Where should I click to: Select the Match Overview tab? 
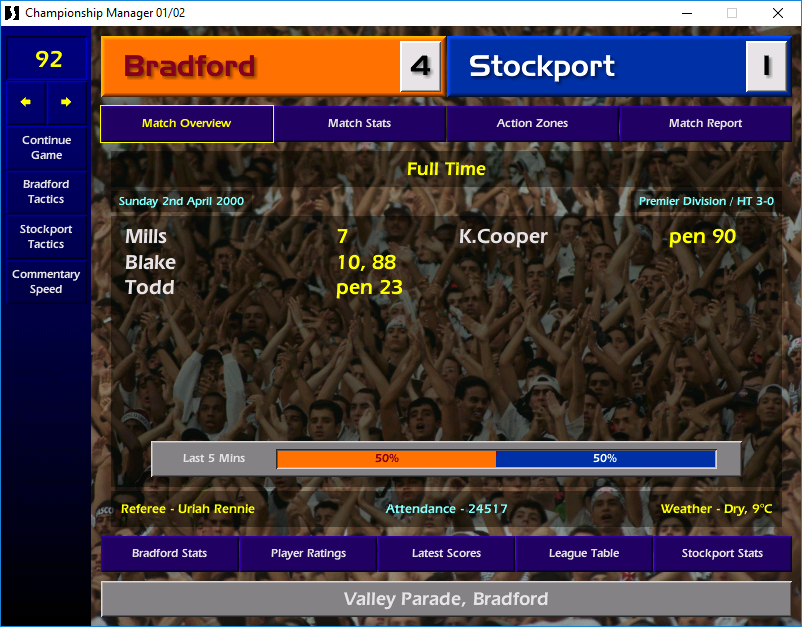186,124
